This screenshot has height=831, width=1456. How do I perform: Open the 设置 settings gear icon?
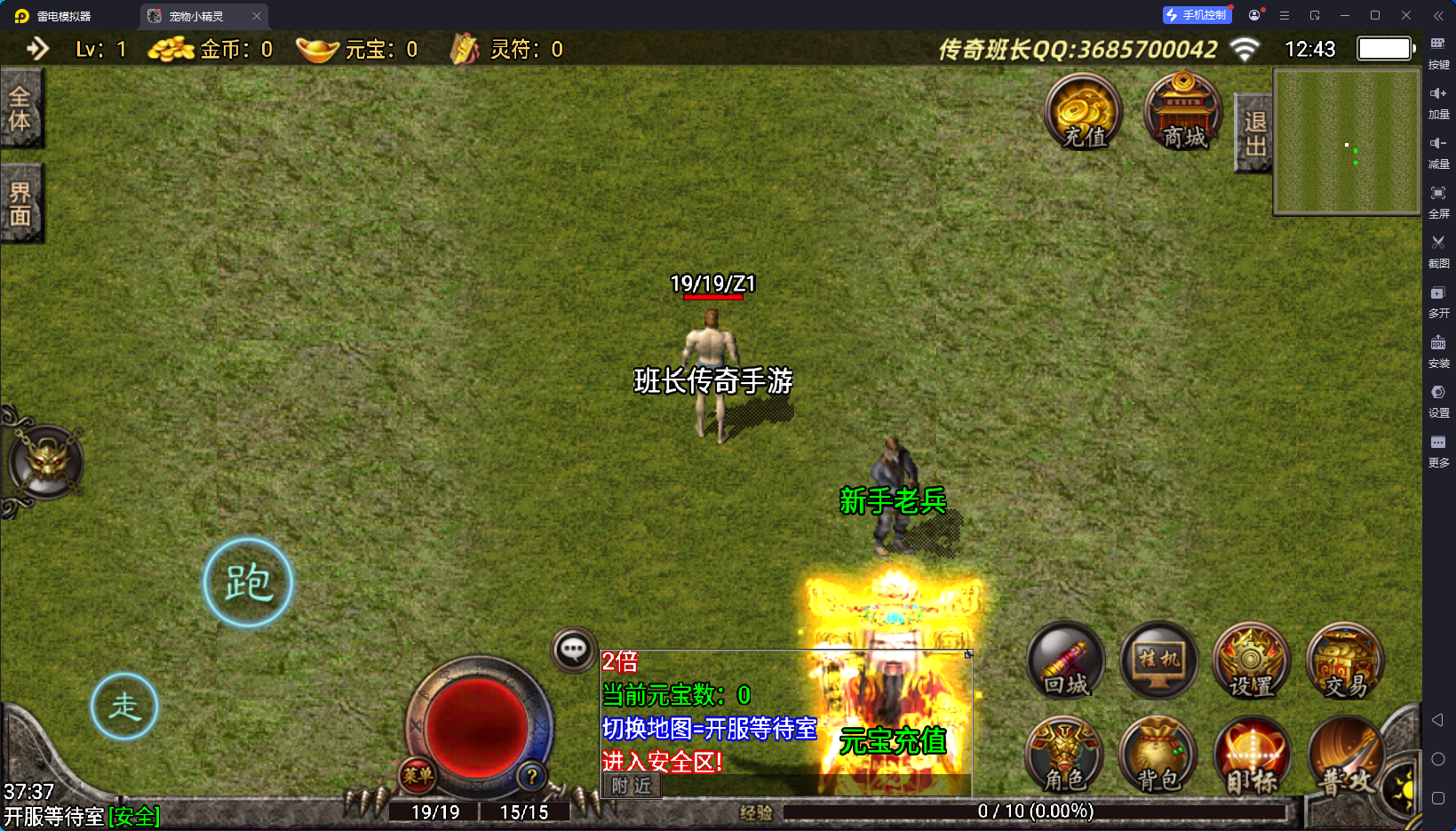[x=1251, y=661]
